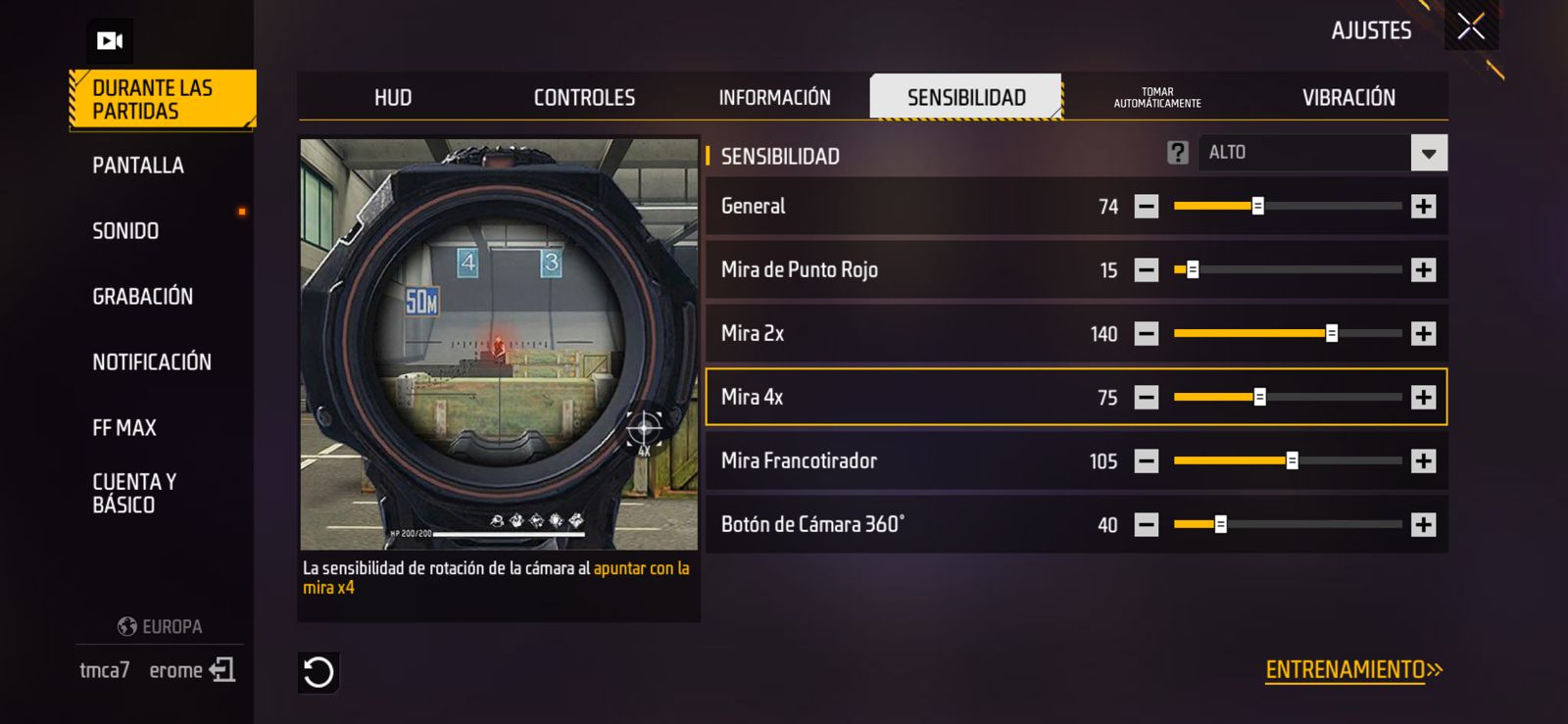Close the Ajustes settings screen

tap(1470, 26)
